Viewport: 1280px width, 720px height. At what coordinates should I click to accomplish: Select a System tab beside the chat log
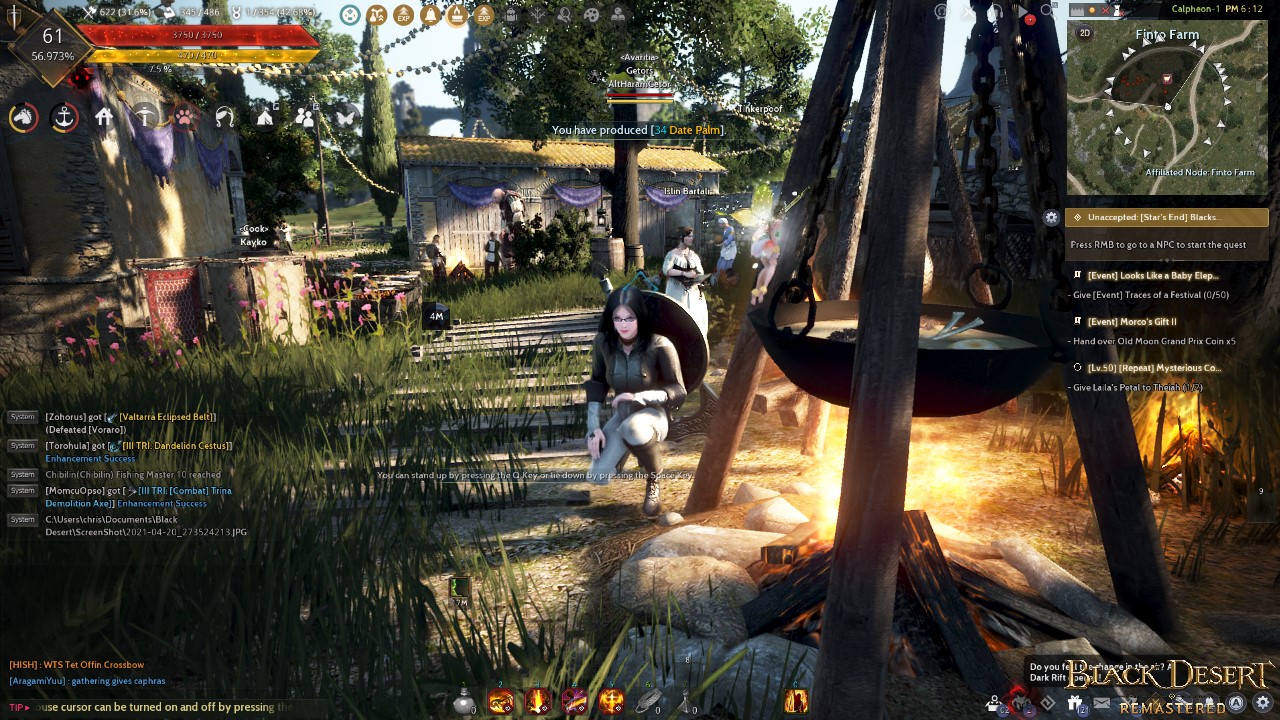click(x=21, y=417)
